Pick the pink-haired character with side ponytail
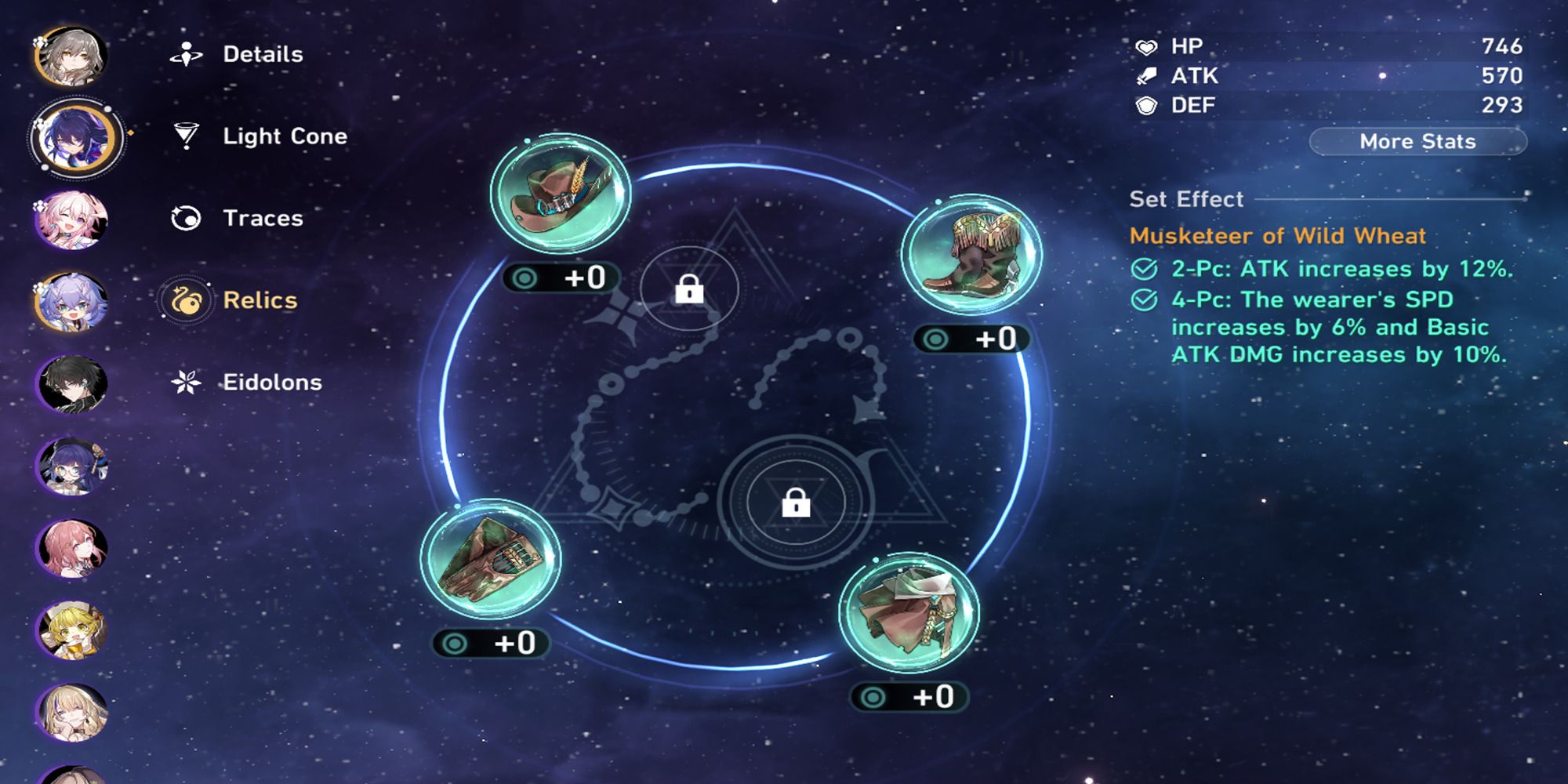This screenshot has width=1568, height=784. 71,548
